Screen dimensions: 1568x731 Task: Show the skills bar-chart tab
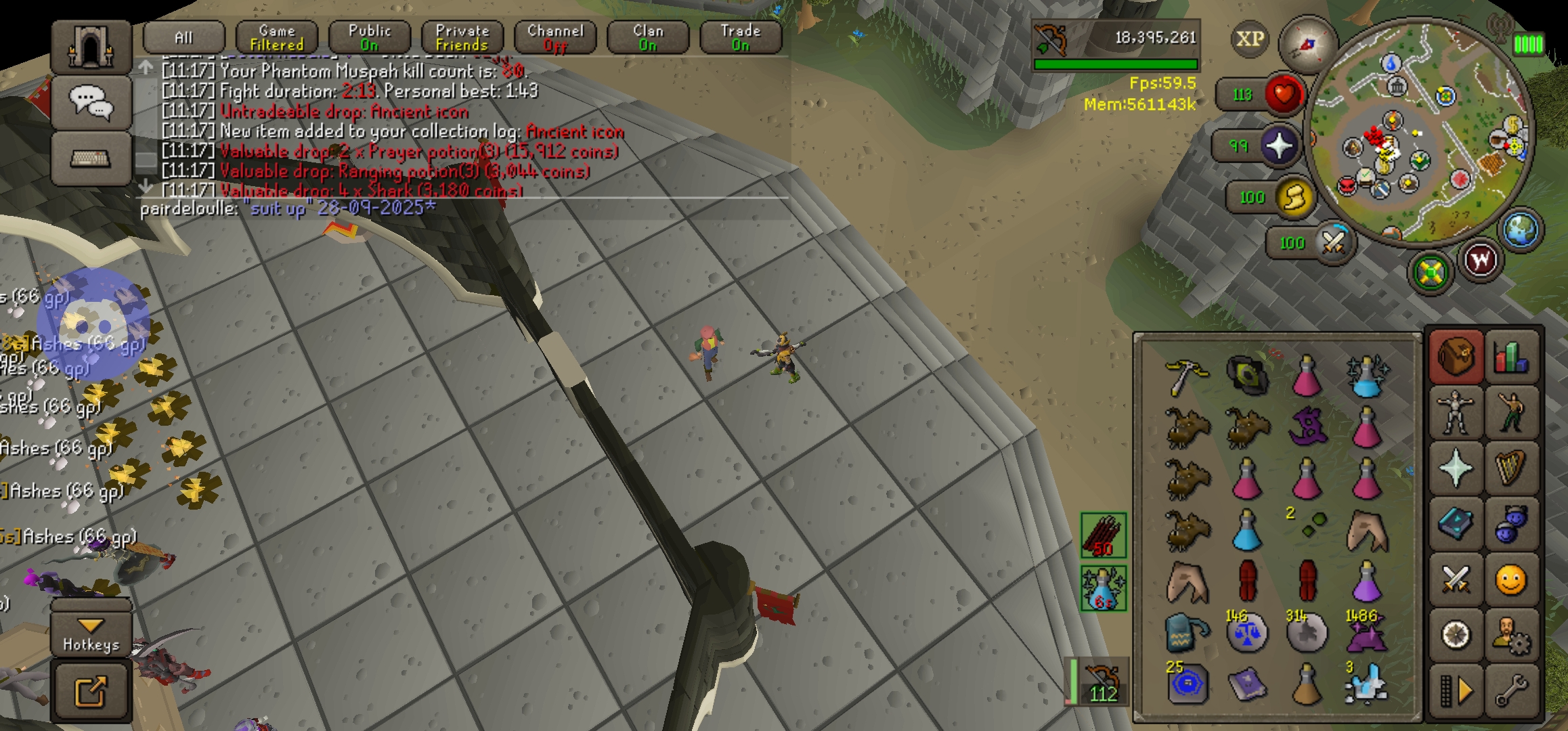click(1510, 357)
